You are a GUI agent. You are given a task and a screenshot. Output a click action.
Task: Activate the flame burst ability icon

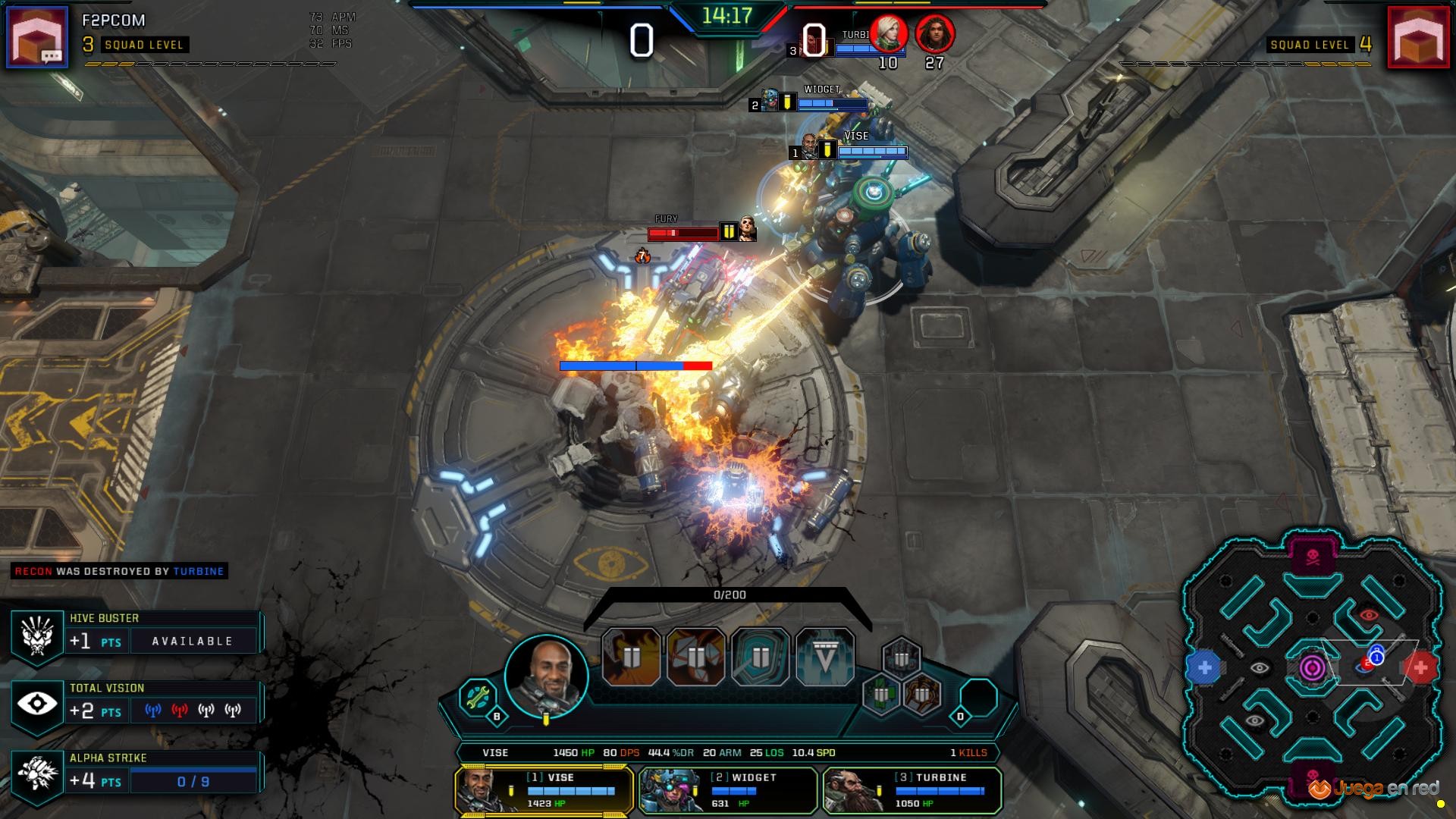click(x=631, y=657)
